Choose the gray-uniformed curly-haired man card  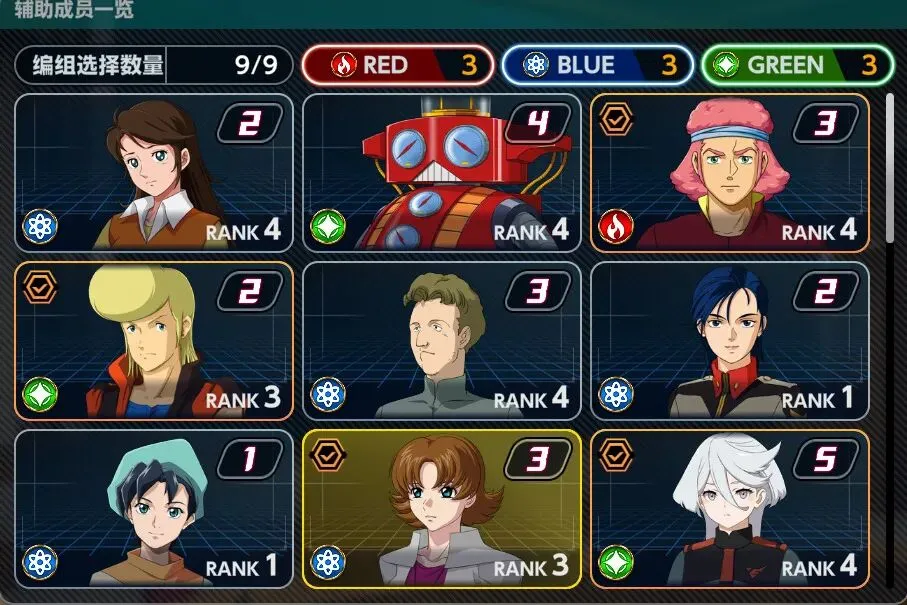point(441,340)
